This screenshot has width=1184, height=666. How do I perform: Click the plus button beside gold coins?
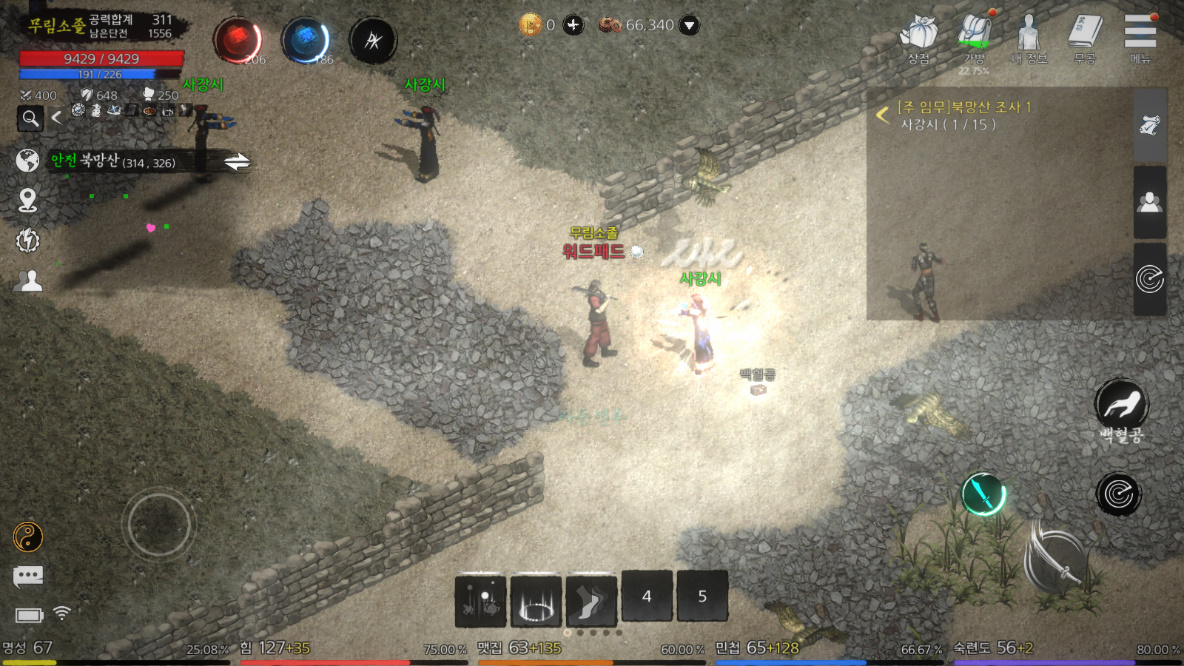tap(573, 25)
